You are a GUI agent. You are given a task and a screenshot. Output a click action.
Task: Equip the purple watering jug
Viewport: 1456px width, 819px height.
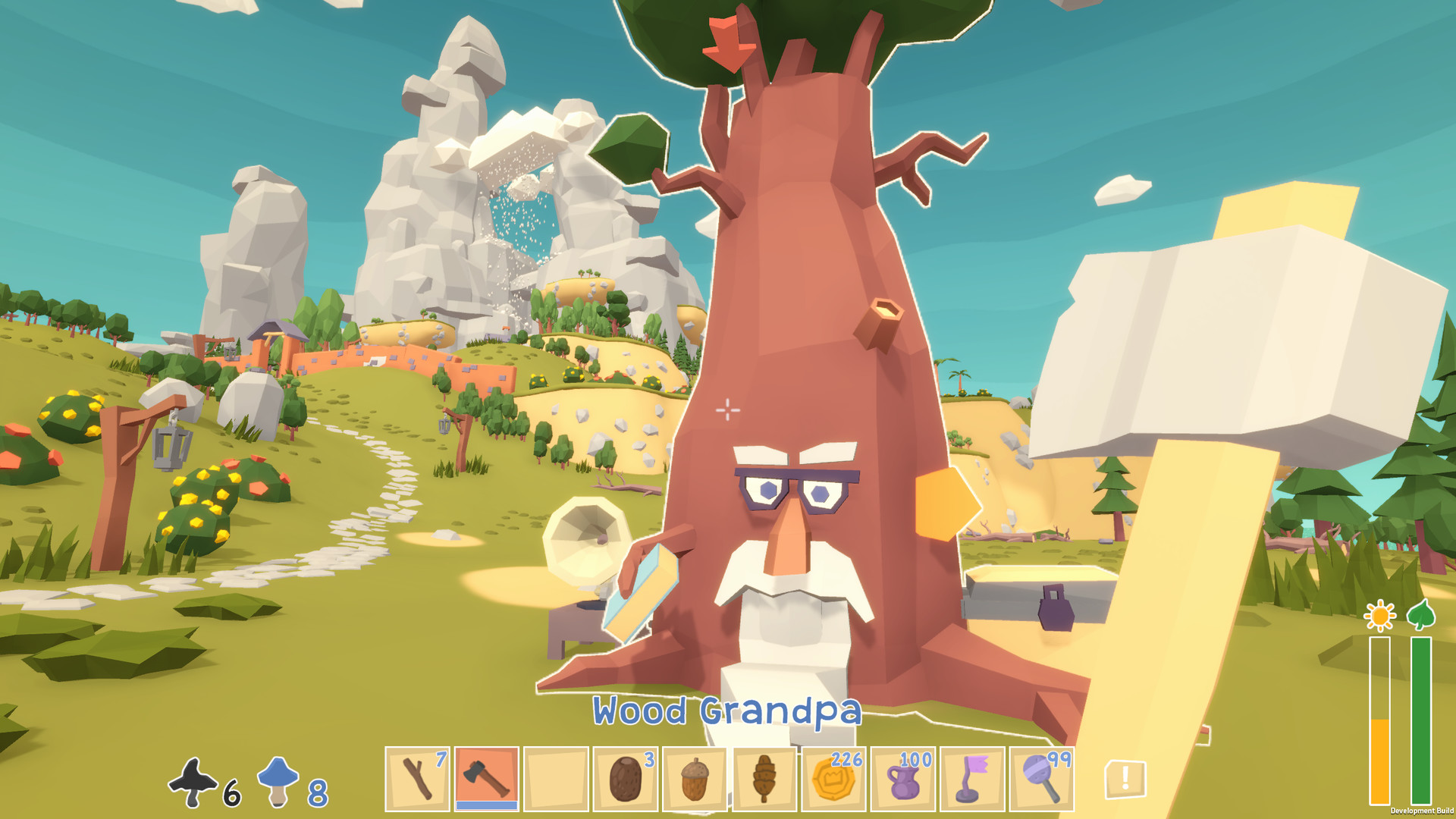pos(902,779)
